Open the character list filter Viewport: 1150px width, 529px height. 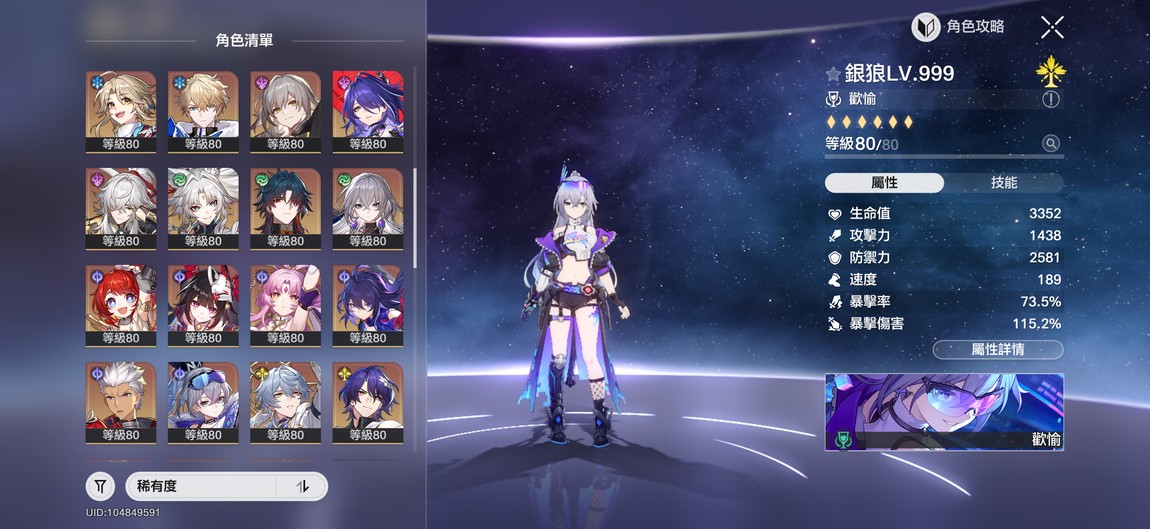point(100,486)
